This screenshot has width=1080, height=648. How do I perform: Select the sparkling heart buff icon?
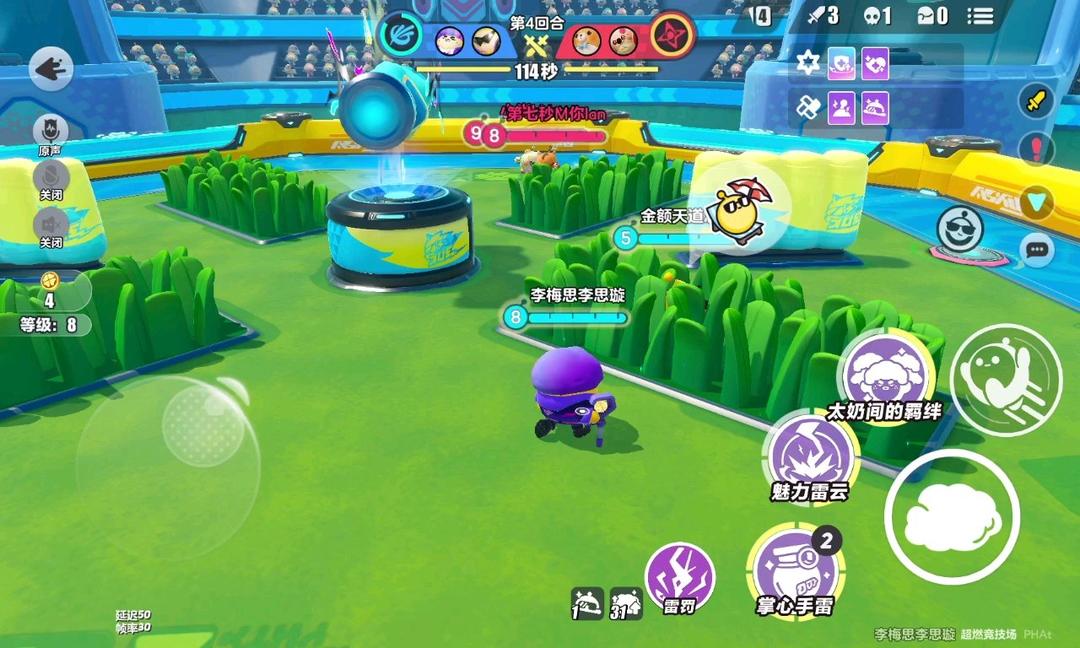876,64
